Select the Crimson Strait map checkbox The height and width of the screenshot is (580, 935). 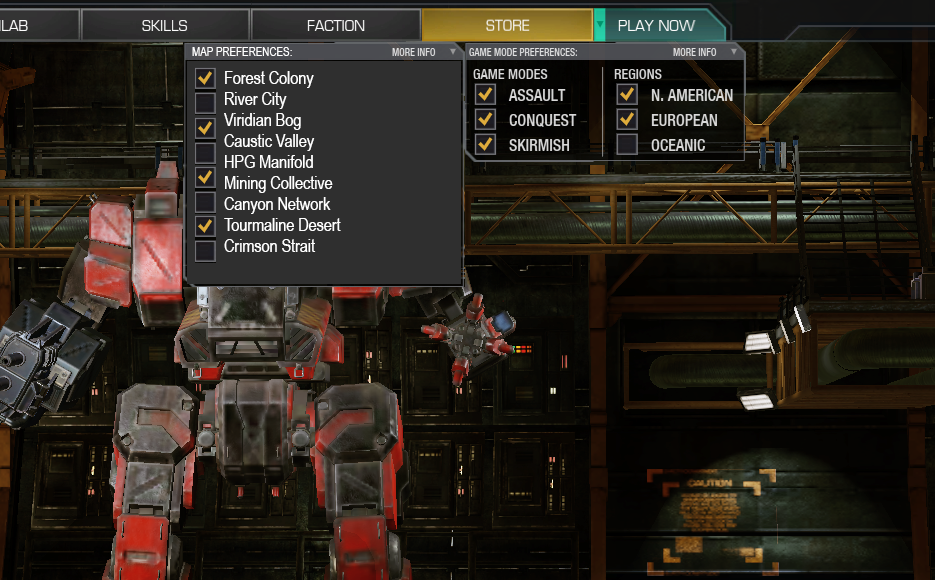[x=205, y=248]
